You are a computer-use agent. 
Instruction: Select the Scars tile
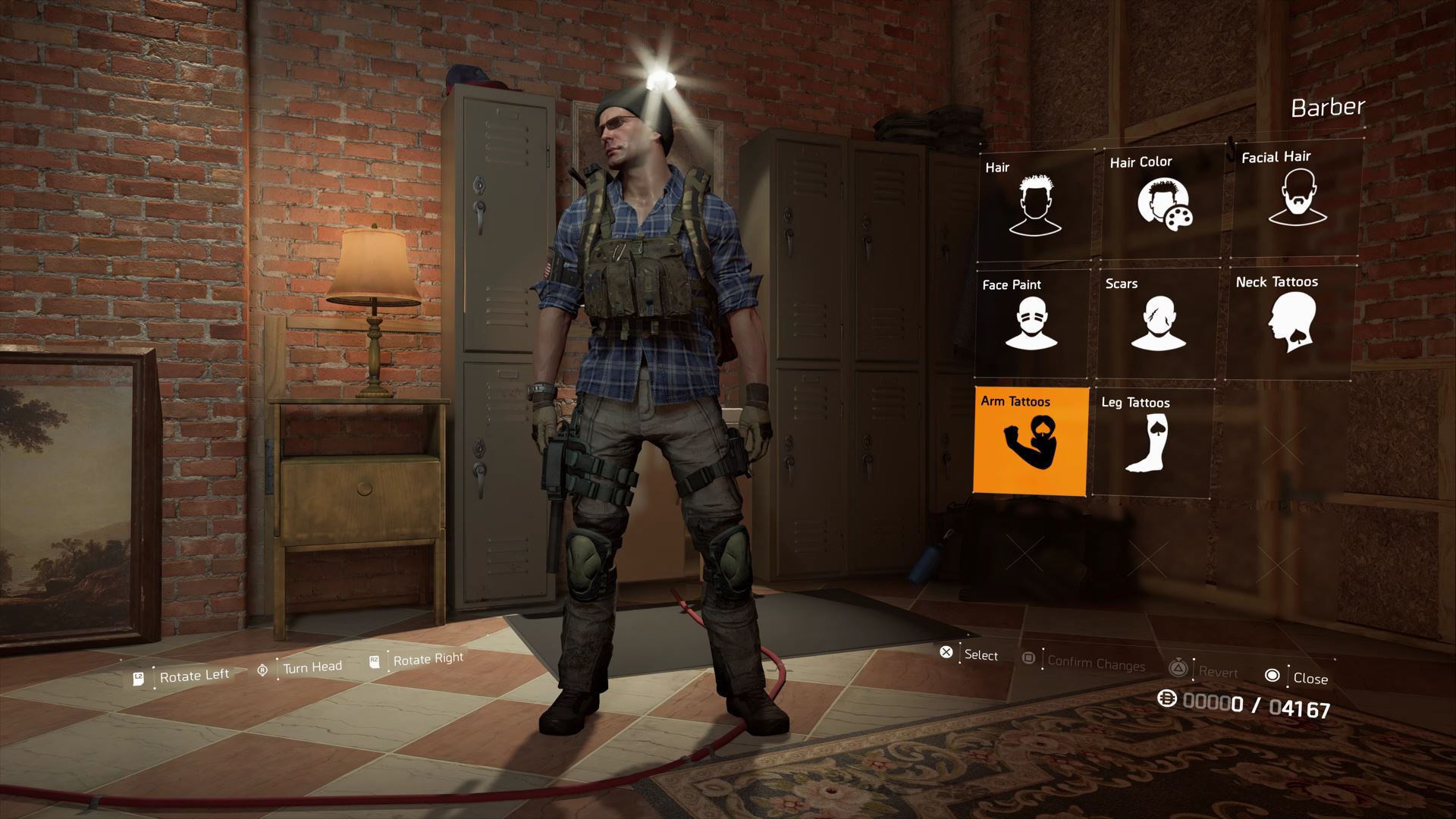pyautogui.click(x=1158, y=322)
